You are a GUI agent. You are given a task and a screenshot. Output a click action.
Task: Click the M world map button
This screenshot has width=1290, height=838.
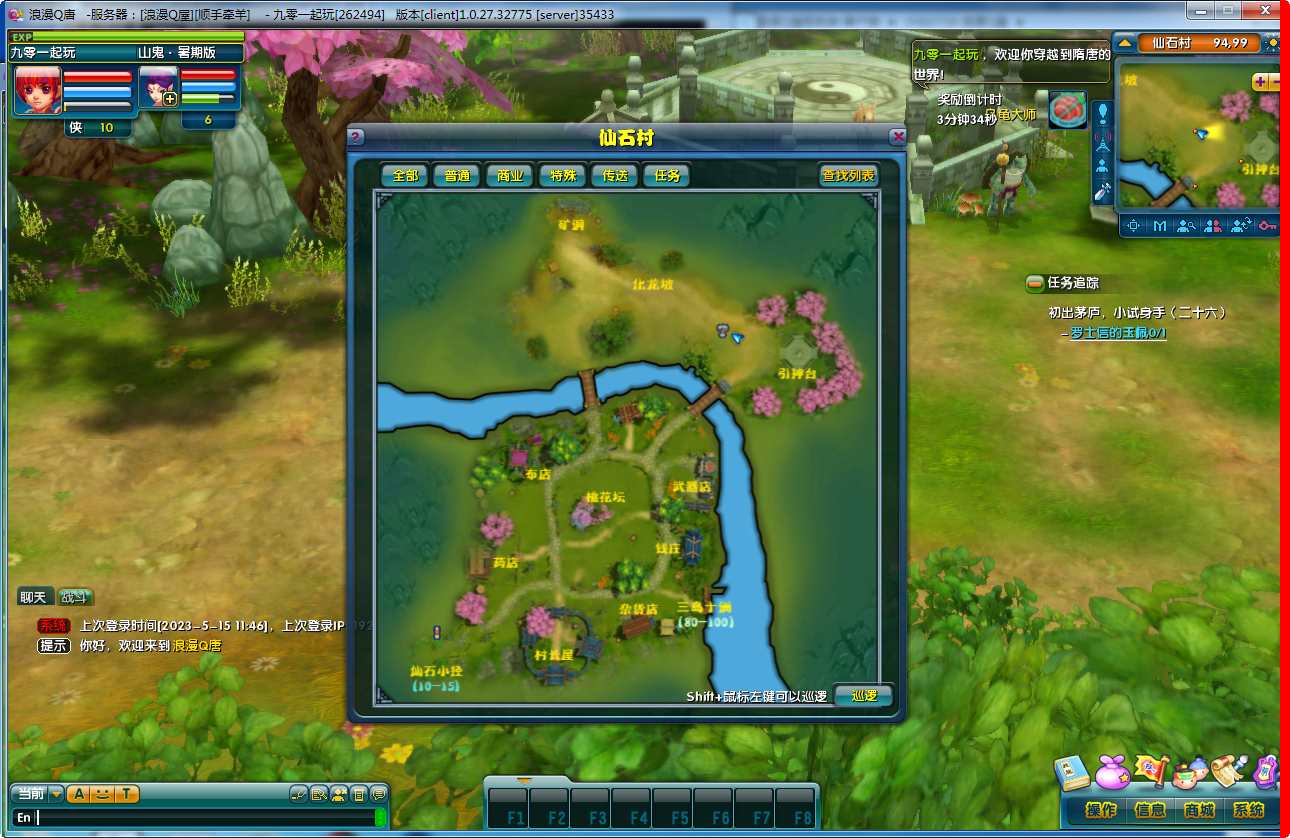click(x=1159, y=226)
